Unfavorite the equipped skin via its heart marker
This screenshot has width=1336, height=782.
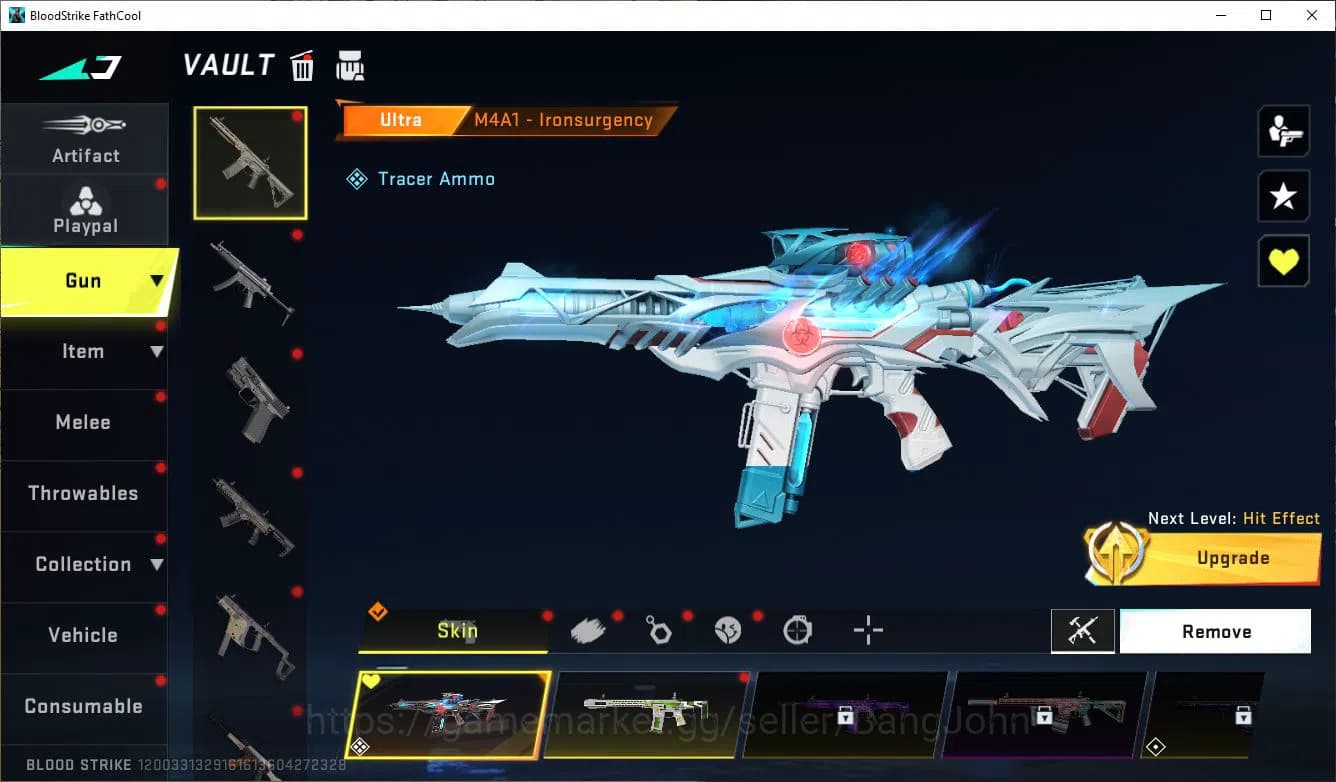370,679
